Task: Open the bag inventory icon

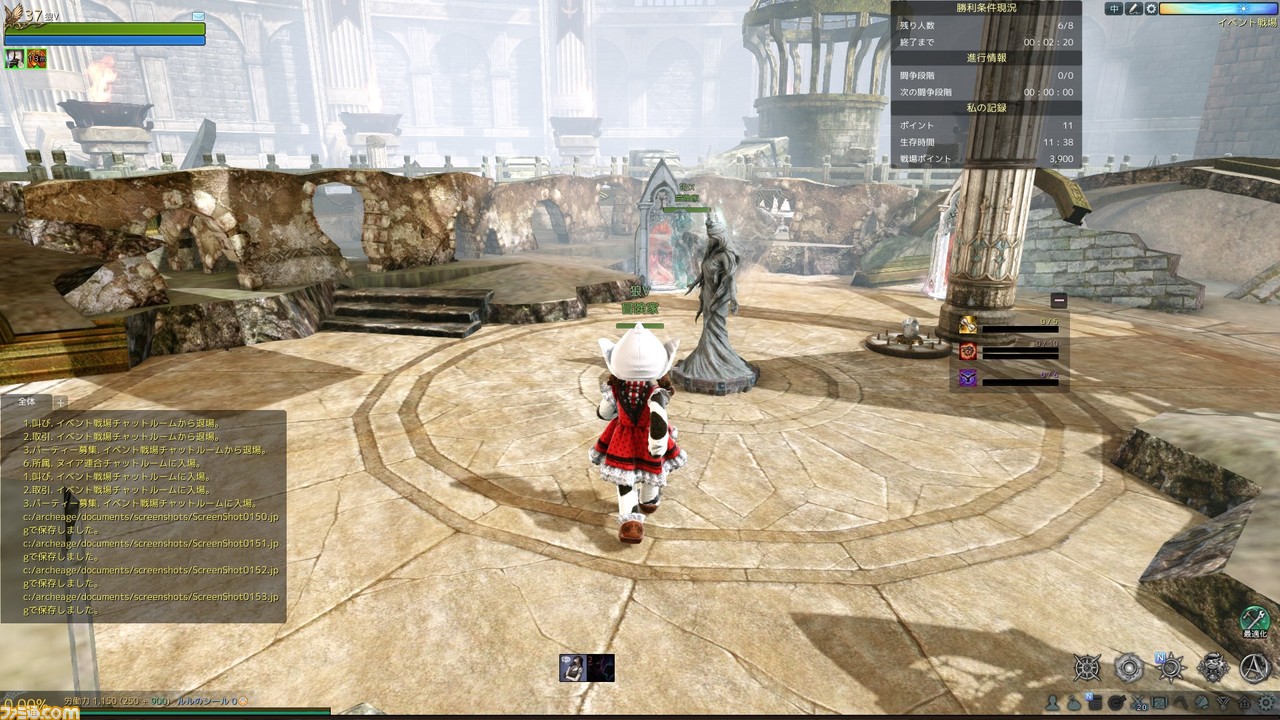Action: click(1073, 703)
